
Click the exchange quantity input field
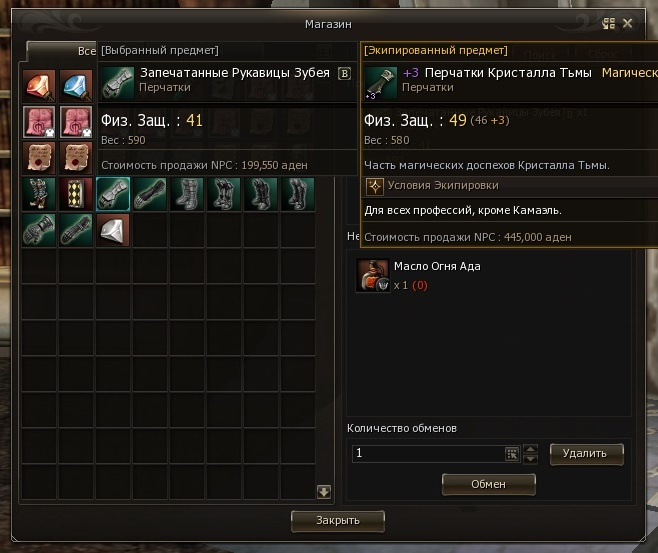click(x=428, y=453)
